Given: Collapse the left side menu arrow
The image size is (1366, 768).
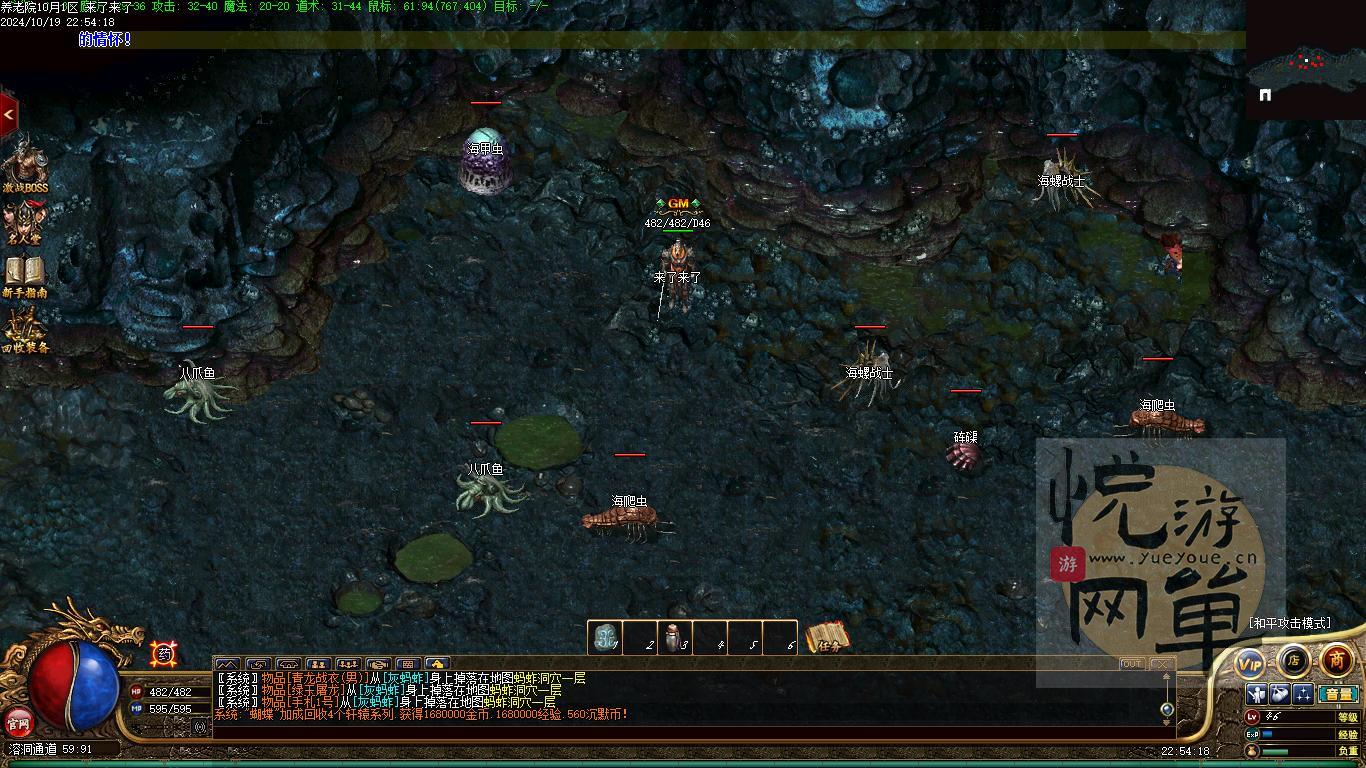Looking at the screenshot, I should point(8,115).
